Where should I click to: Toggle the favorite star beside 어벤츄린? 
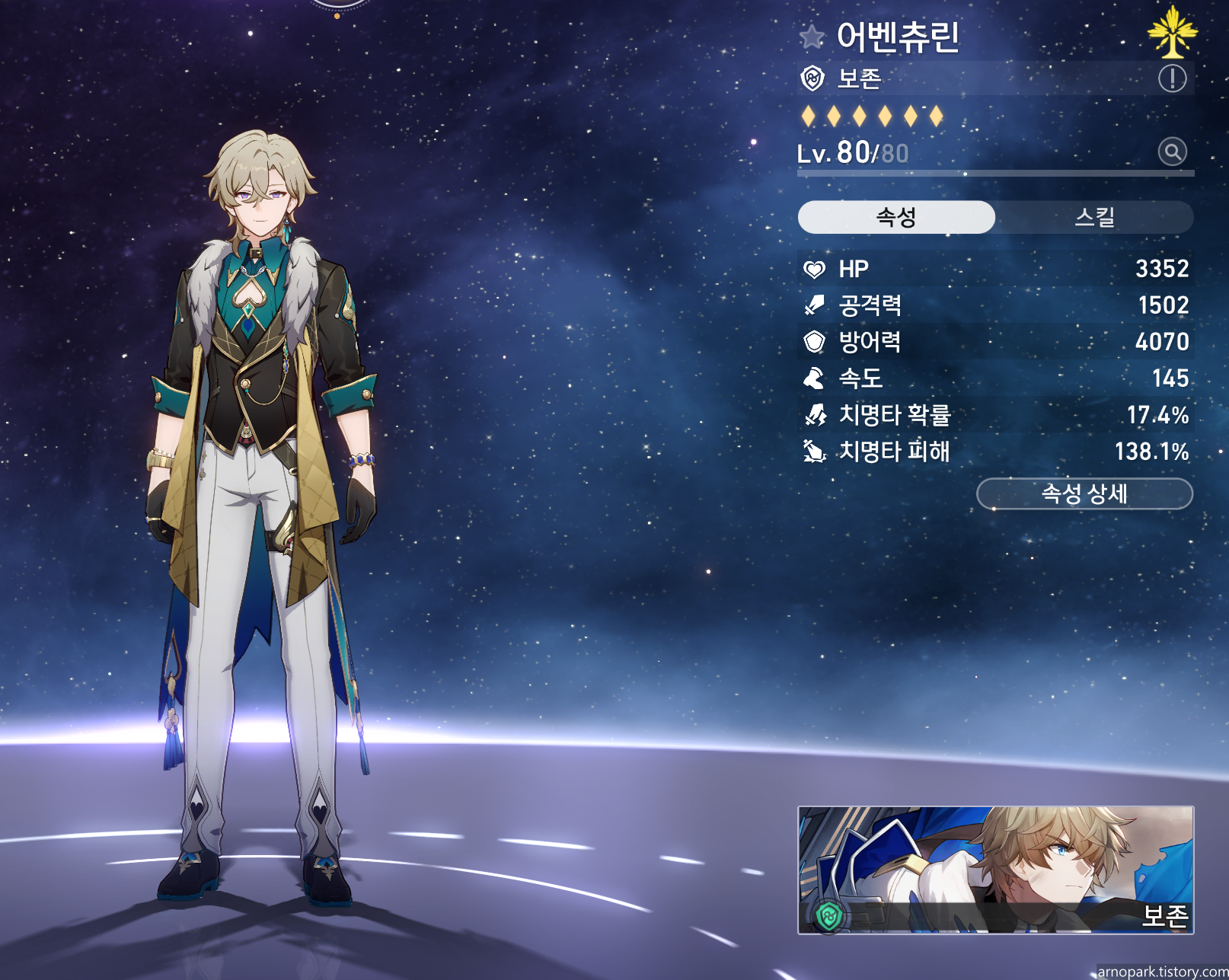[812, 36]
